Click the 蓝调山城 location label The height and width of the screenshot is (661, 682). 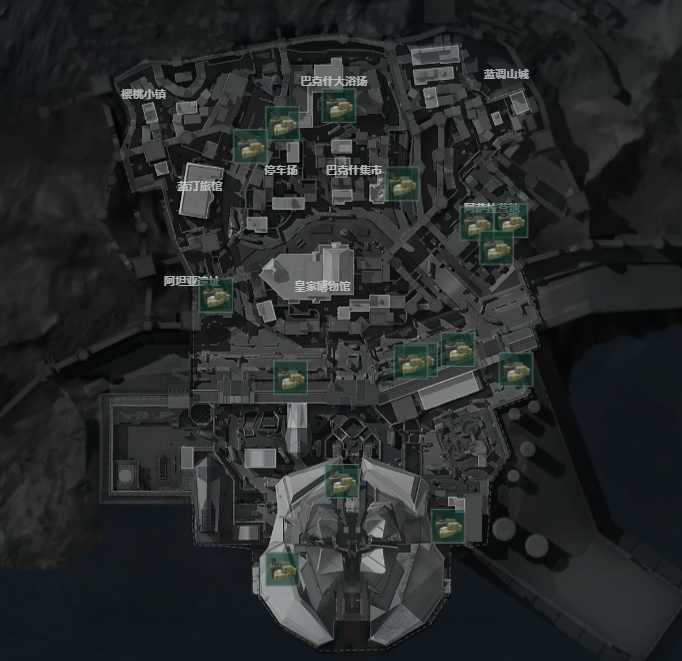(x=506, y=74)
